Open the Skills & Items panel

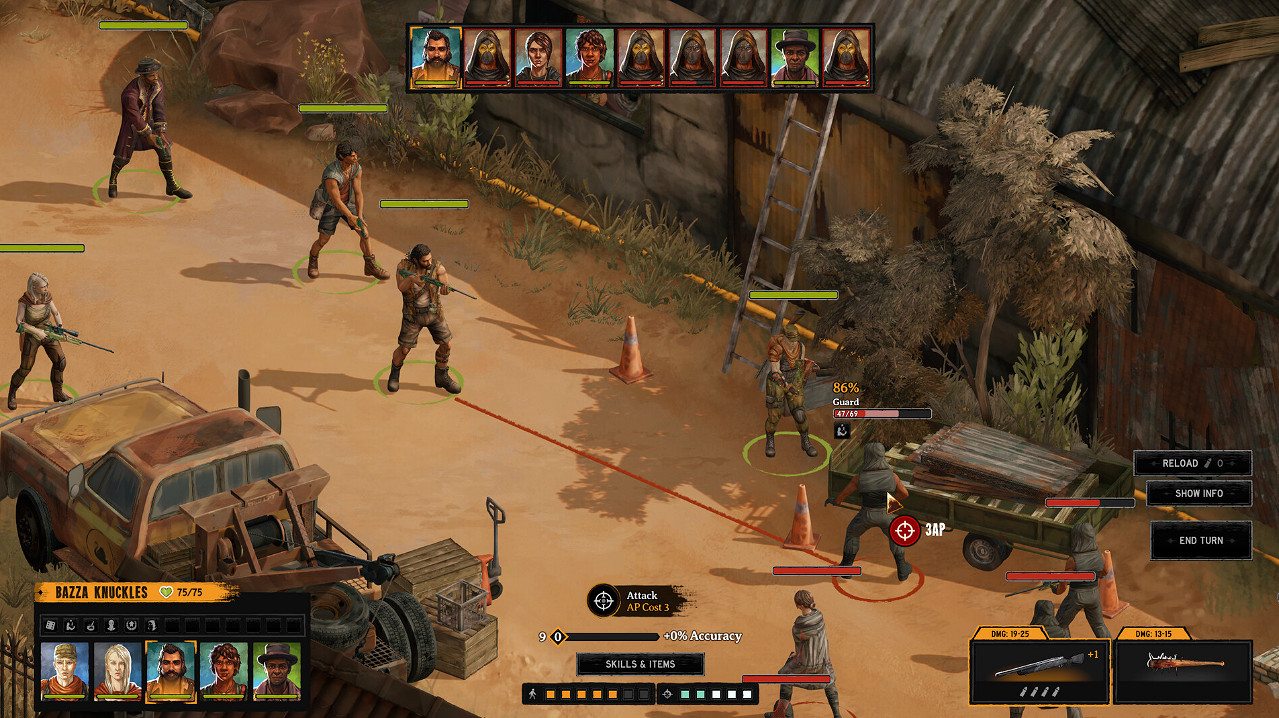pos(640,664)
